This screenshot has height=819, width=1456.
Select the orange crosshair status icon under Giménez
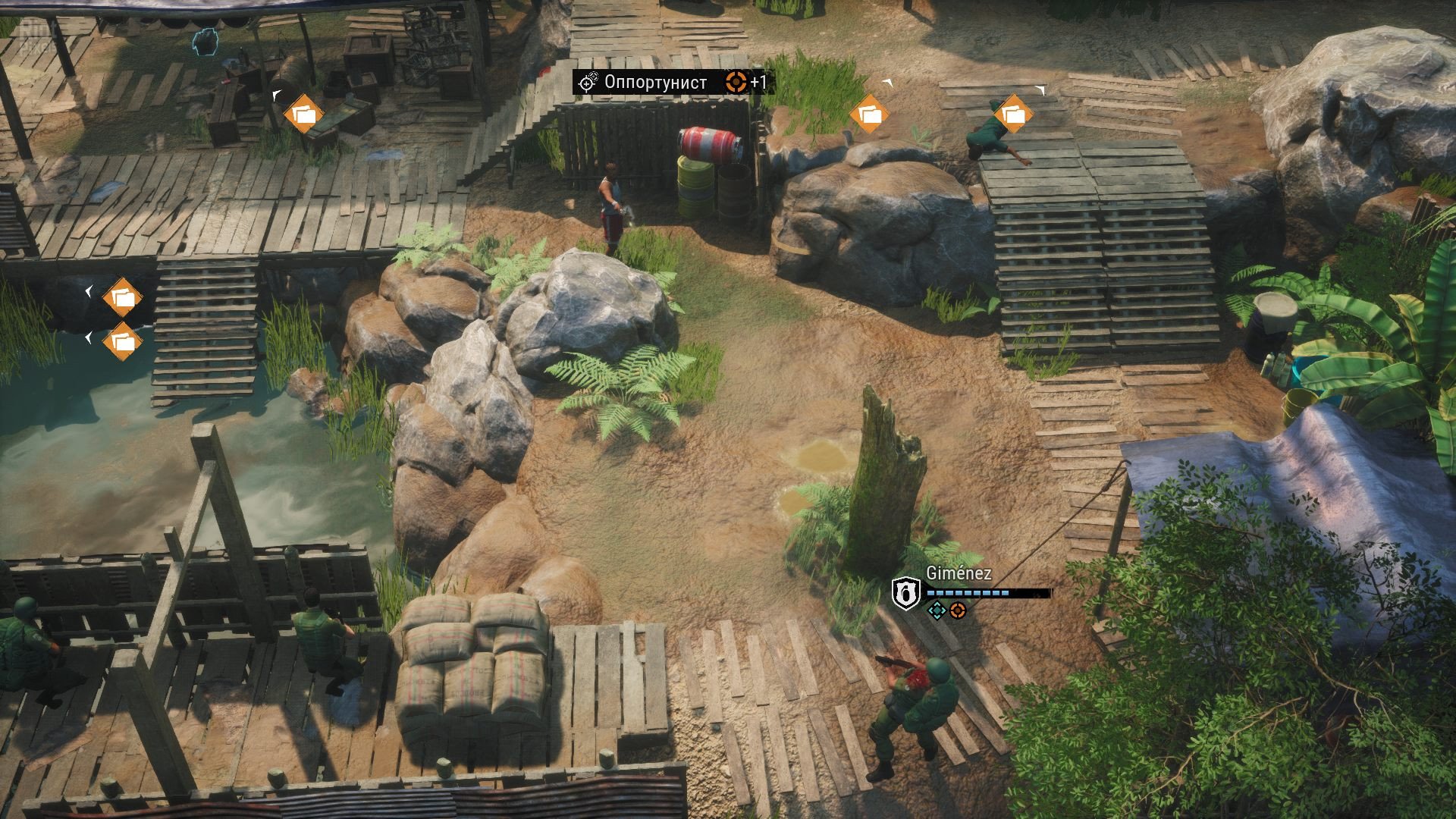click(x=958, y=610)
